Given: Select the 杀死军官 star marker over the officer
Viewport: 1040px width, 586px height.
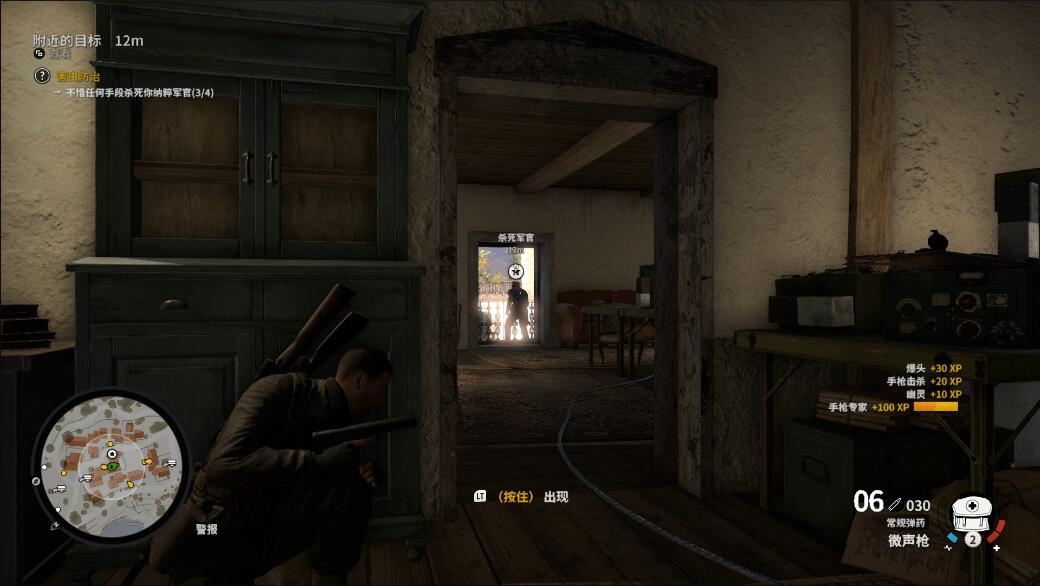Looking at the screenshot, I should click(x=516, y=271).
